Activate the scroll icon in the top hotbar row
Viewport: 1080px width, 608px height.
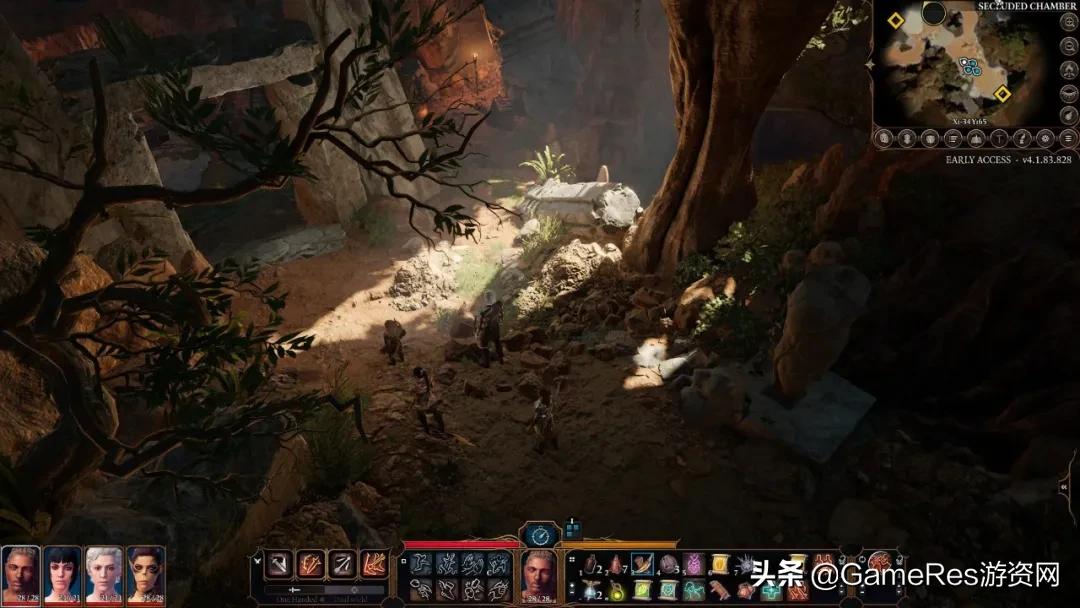(718, 566)
